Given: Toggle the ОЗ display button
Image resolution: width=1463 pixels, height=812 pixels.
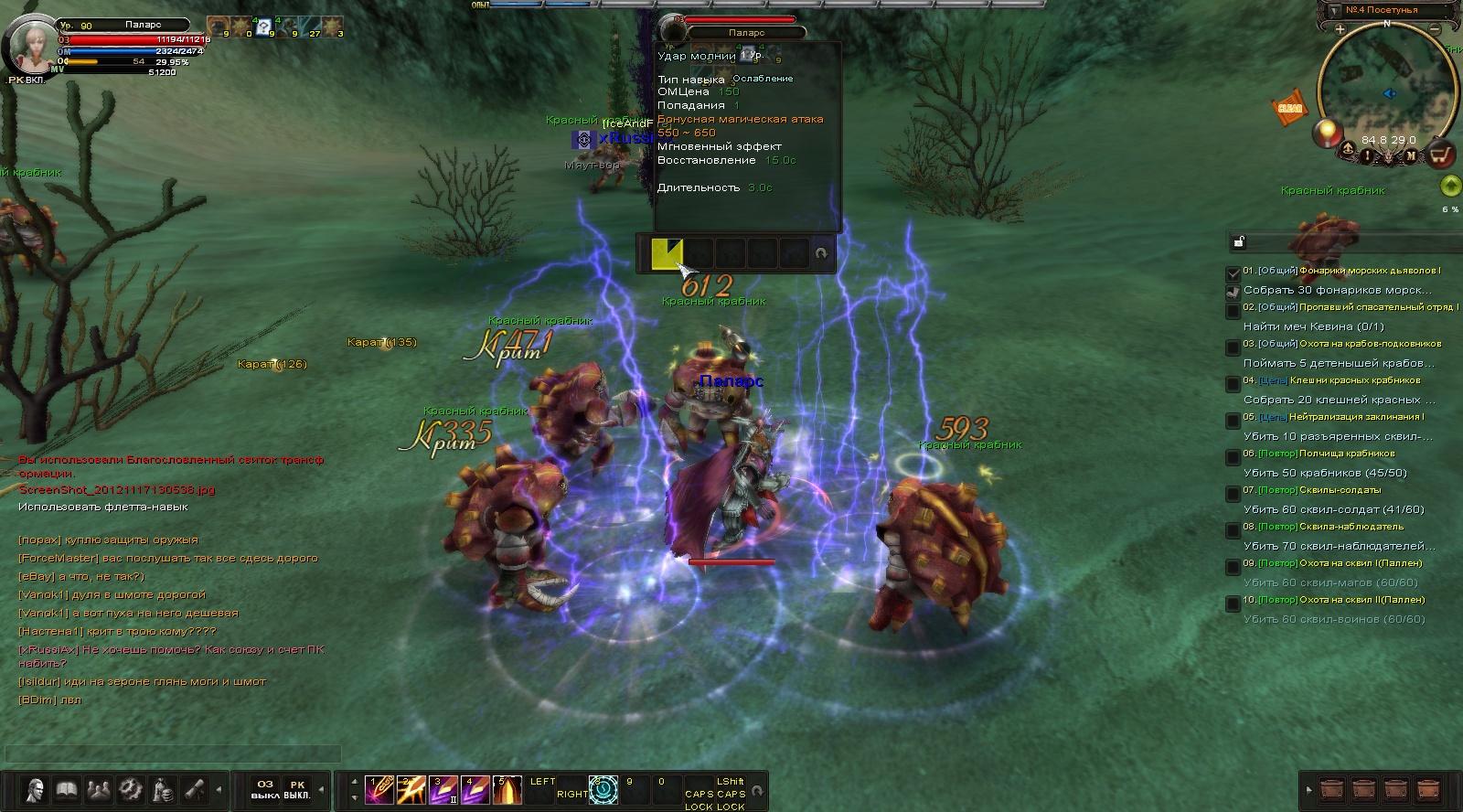Looking at the screenshot, I should pyautogui.click(x=264, y=789).
